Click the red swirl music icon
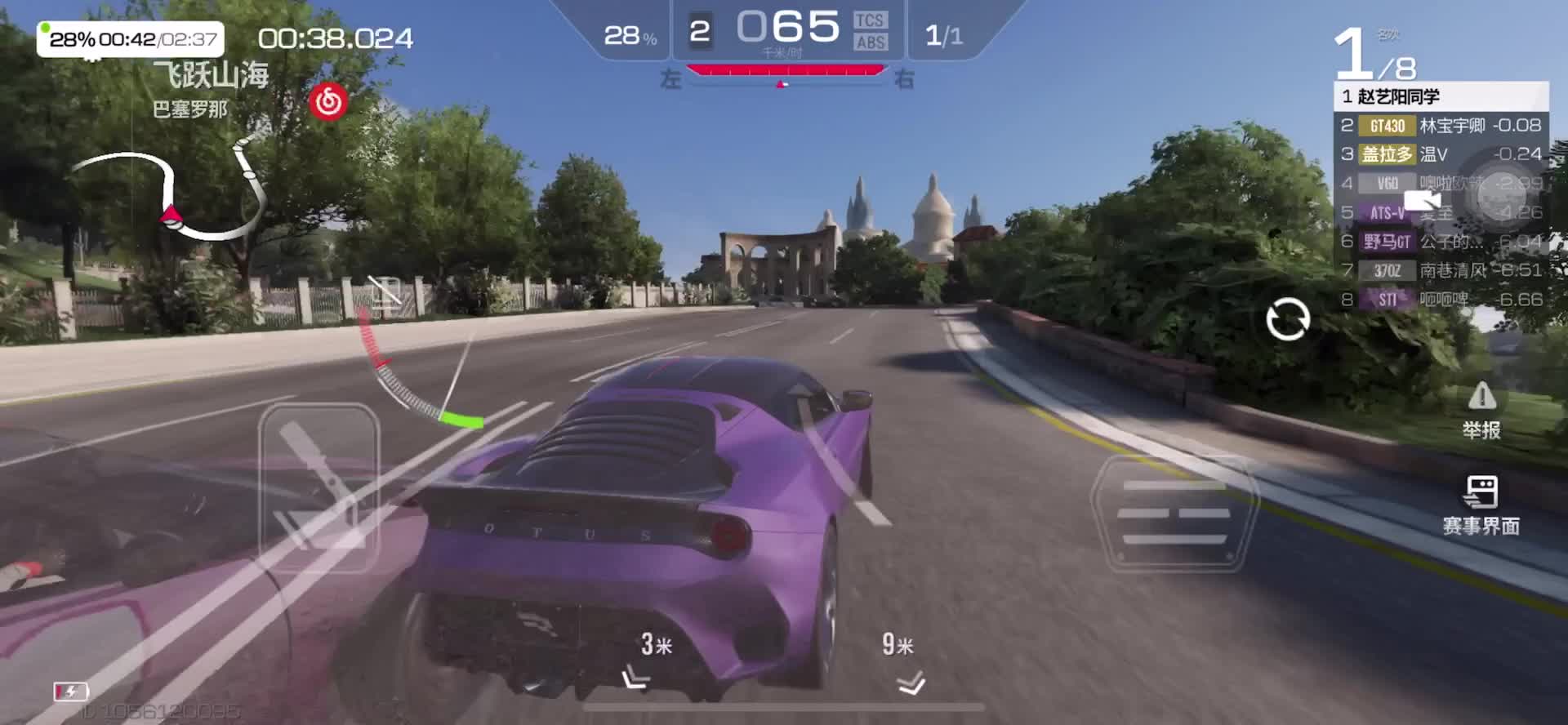Screen dimensions: 1568x725 [328, 102]
